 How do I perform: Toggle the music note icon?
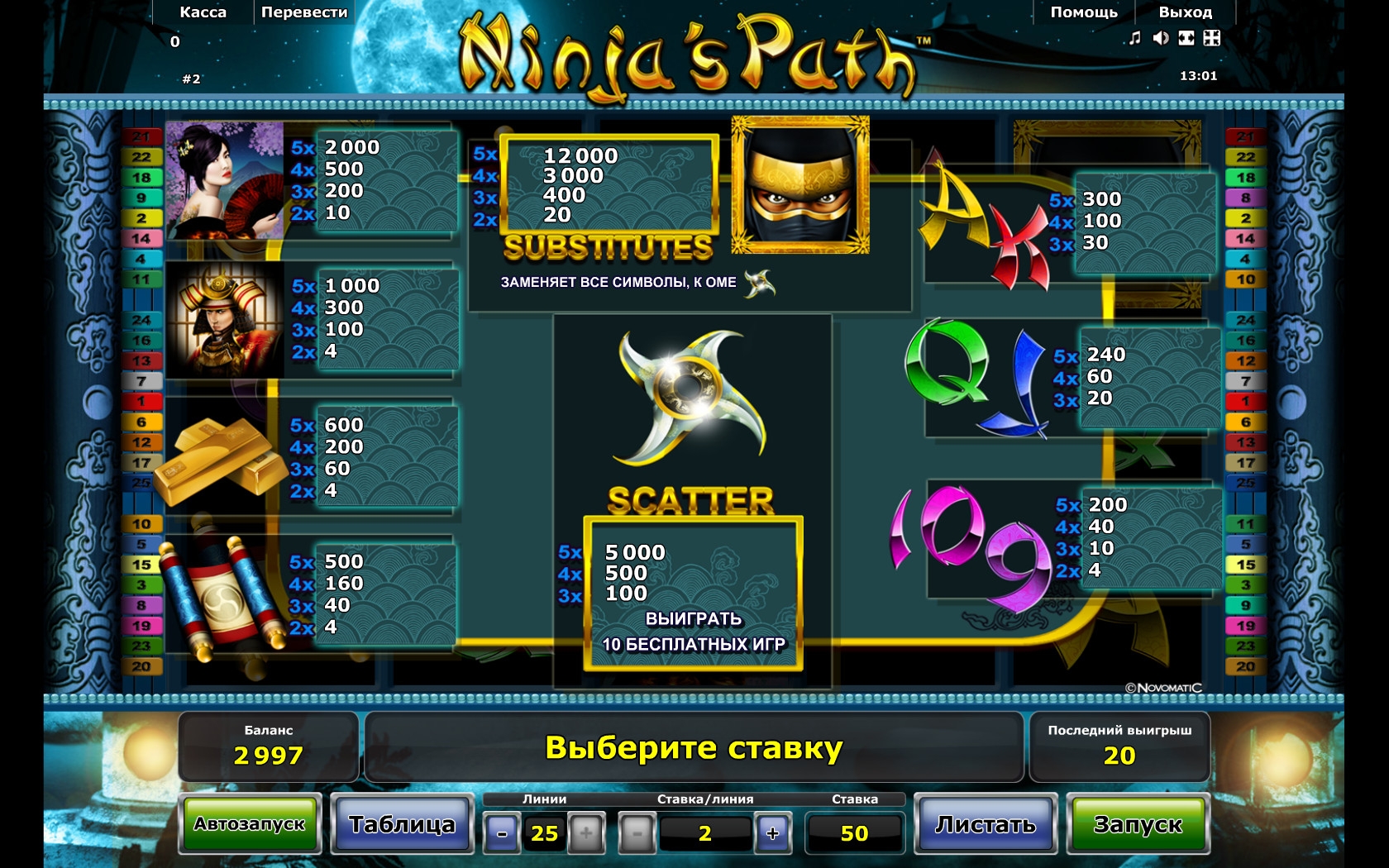(x=1135, y=38)
